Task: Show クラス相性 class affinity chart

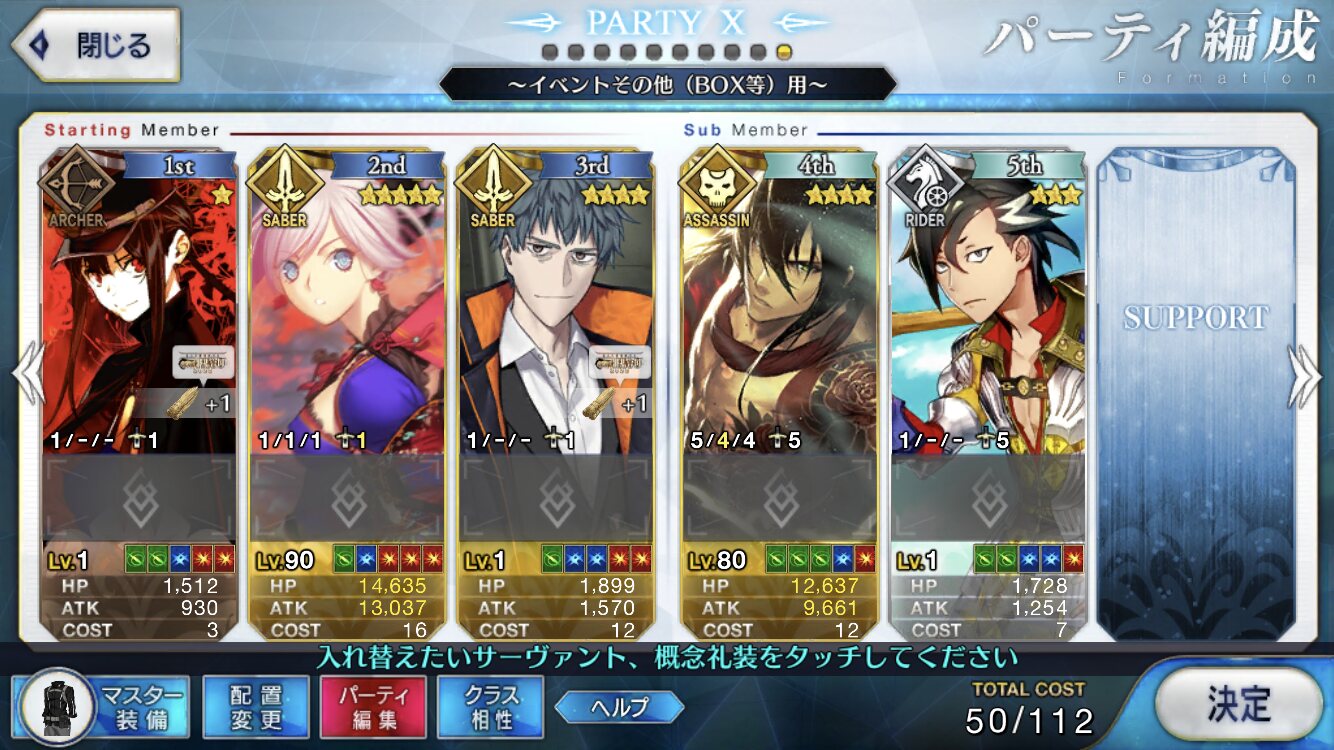Action: point(490,707)
